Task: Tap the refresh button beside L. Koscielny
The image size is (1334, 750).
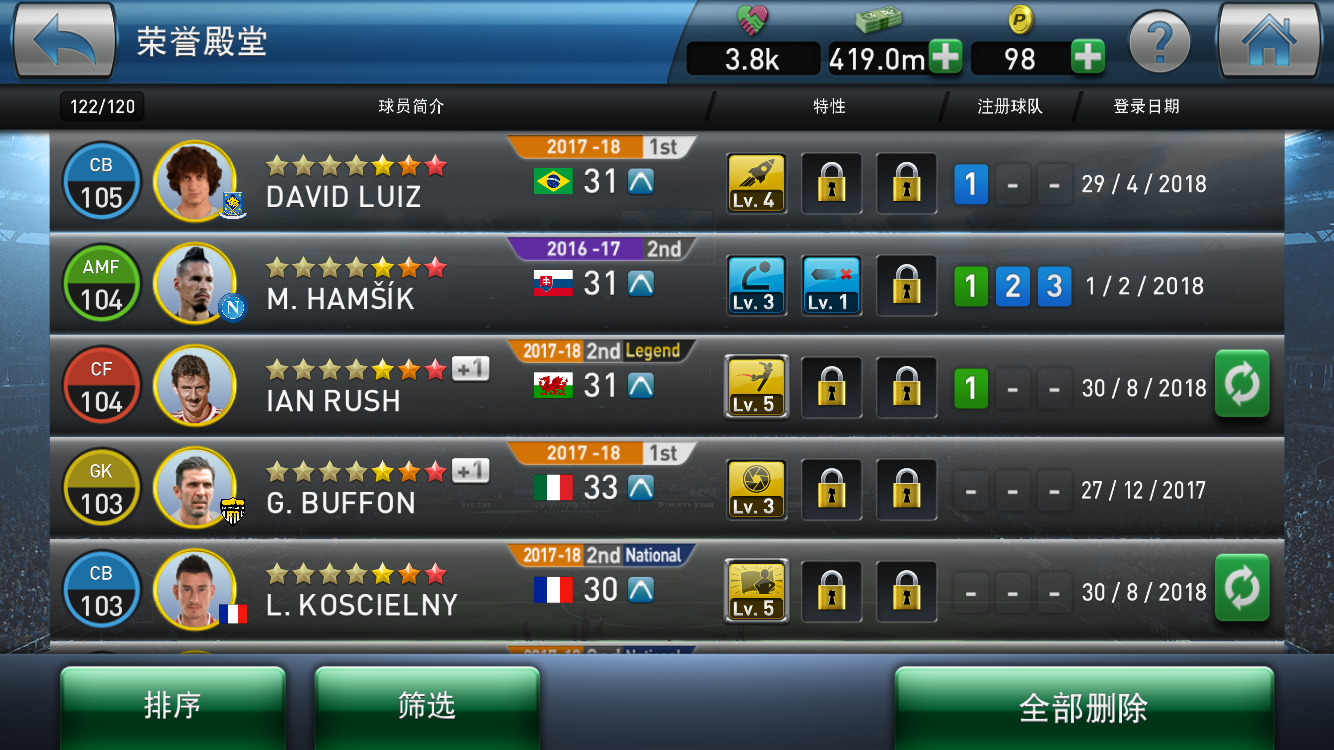Action: (1242, 588)
